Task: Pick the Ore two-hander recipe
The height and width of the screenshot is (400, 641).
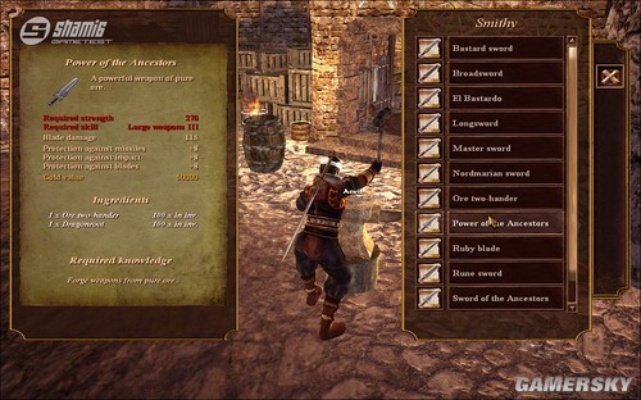Action: [504, 198]
